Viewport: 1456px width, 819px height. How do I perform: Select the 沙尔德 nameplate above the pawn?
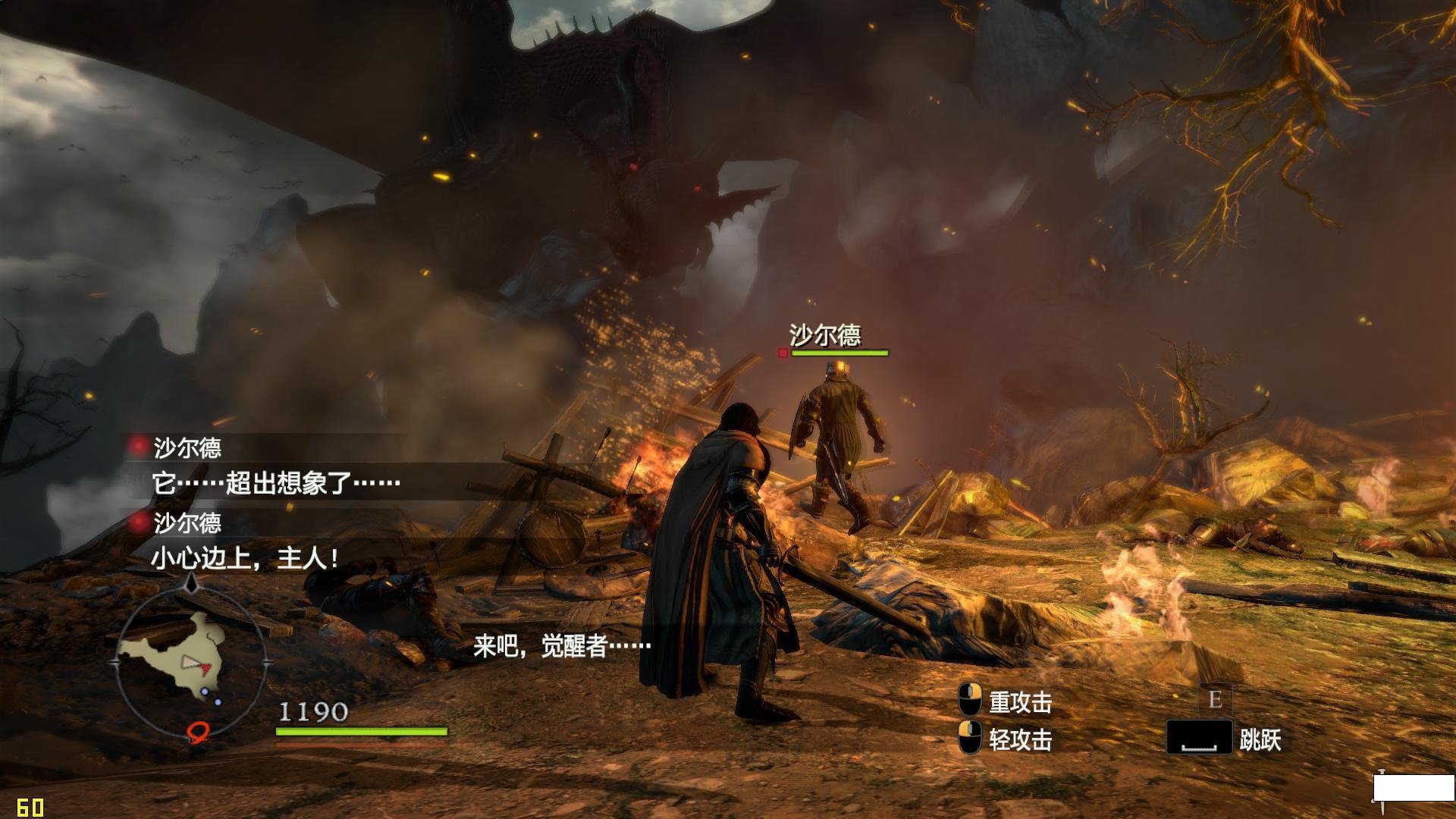825,335
